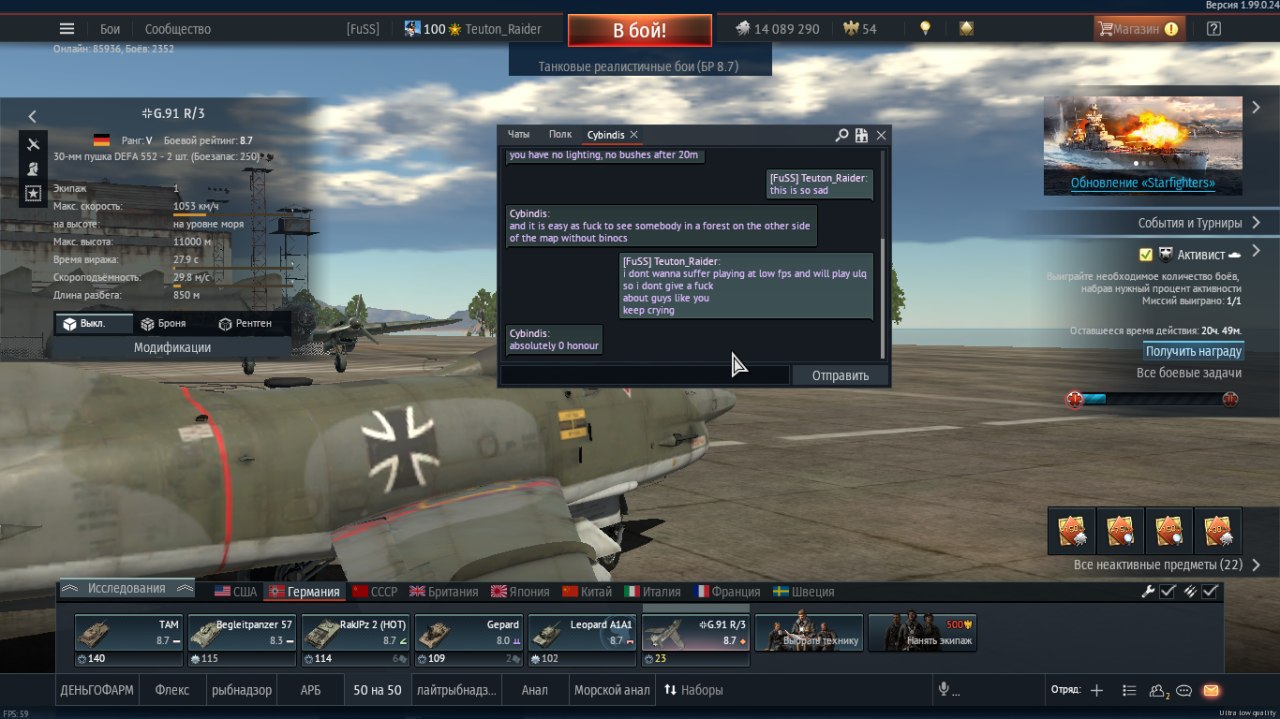The height and width of the screenshot is (719, 1280).
Task: Open Обновление «Starfighters» news banner
Action: click(x=1142, y=184)
